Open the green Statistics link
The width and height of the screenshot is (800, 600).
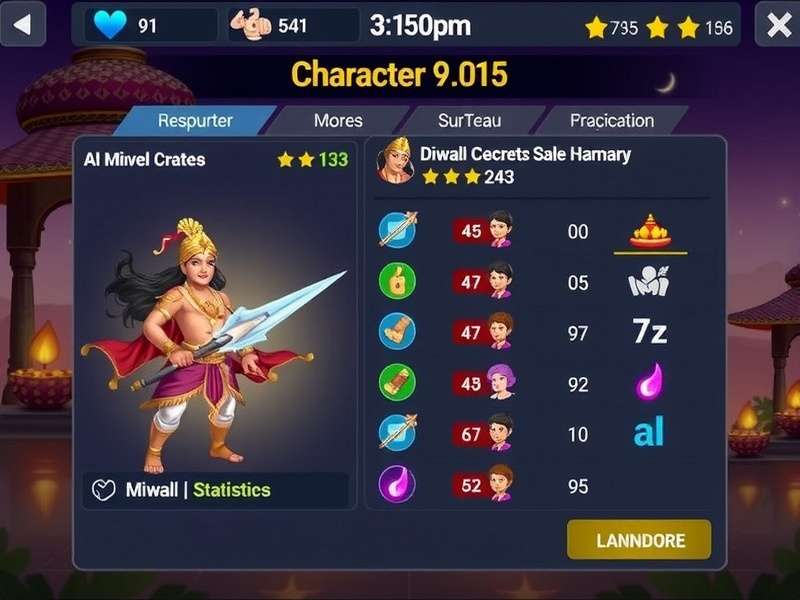pos(231,490)
